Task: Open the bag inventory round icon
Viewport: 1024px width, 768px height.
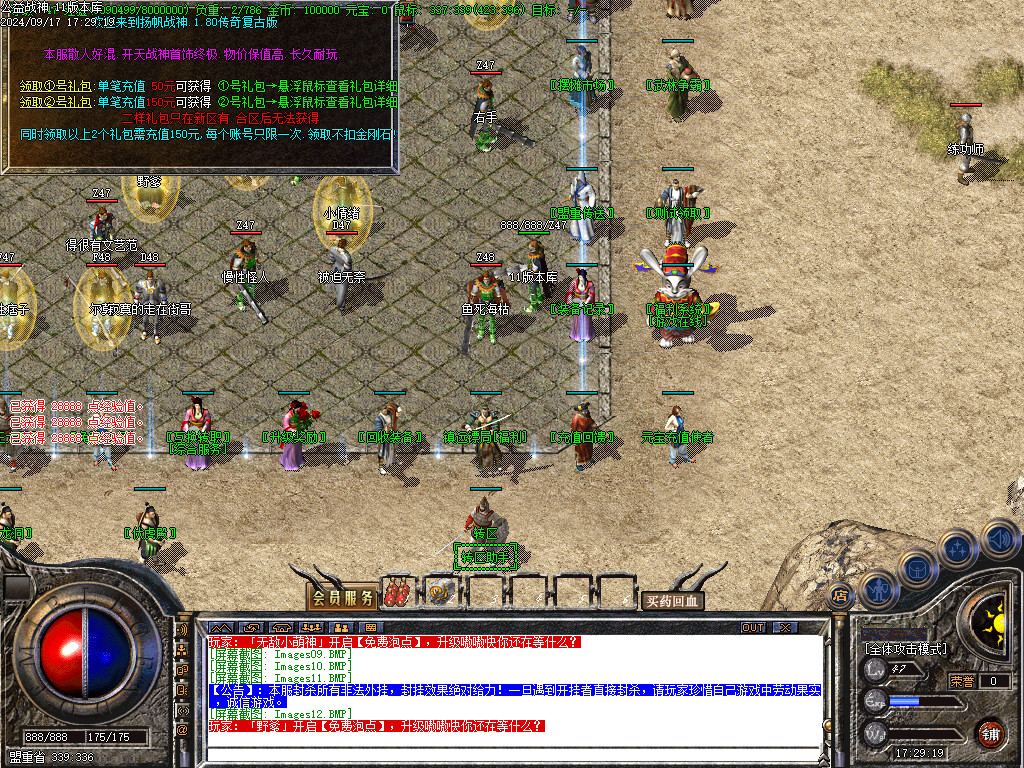Action: pos(916,569)
